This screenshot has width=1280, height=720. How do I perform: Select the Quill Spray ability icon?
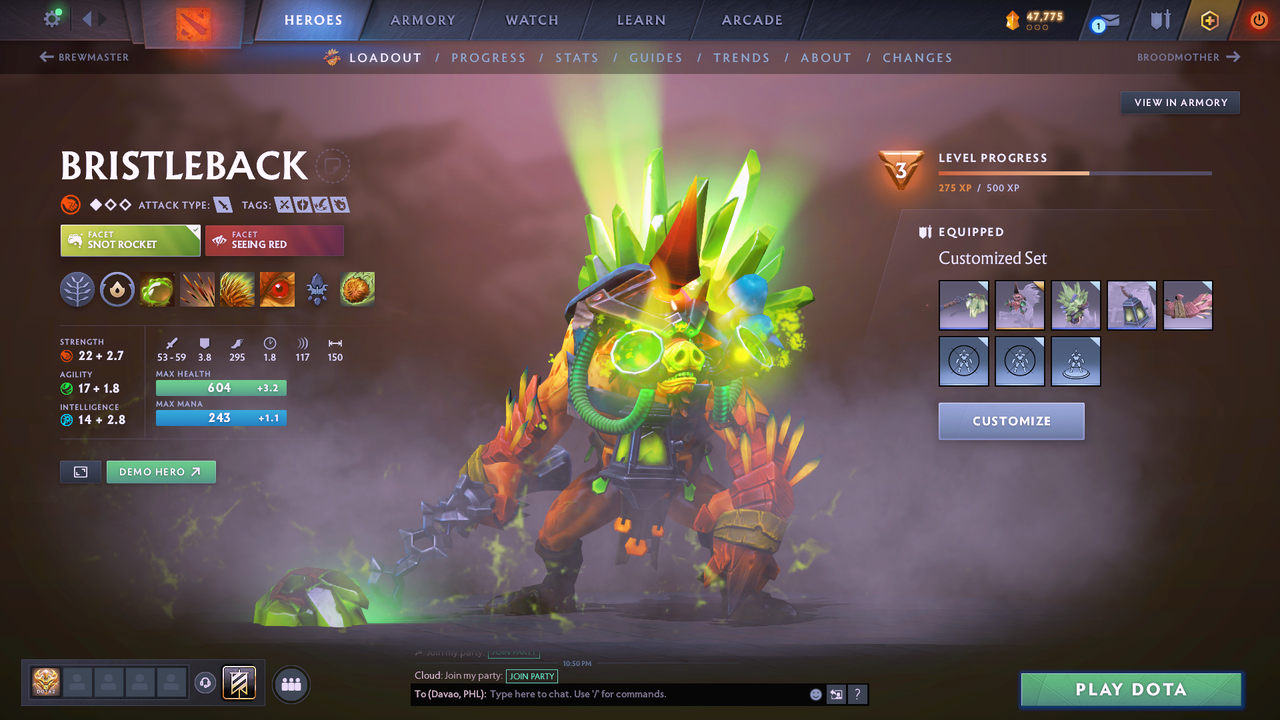197,290
